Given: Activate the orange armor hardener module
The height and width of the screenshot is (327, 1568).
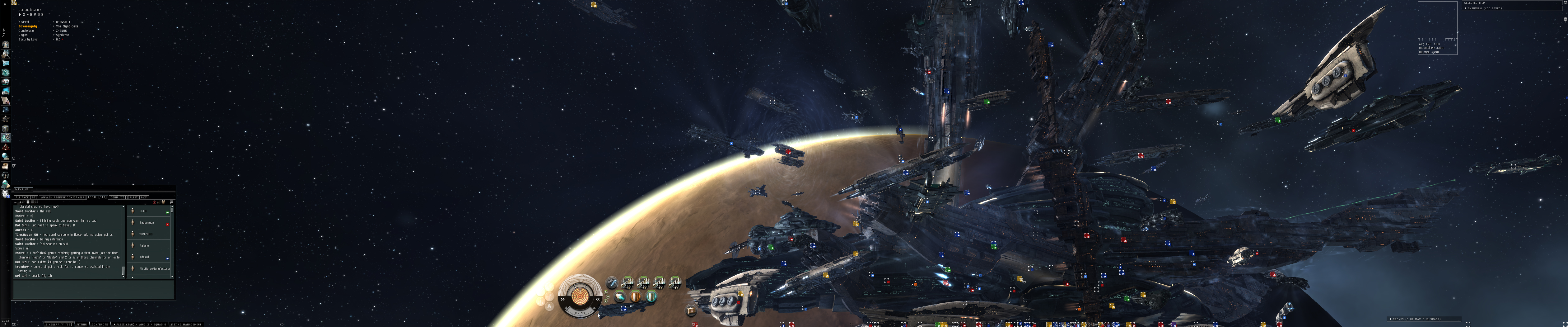Looking at the screenshot, I should [636, 297].
